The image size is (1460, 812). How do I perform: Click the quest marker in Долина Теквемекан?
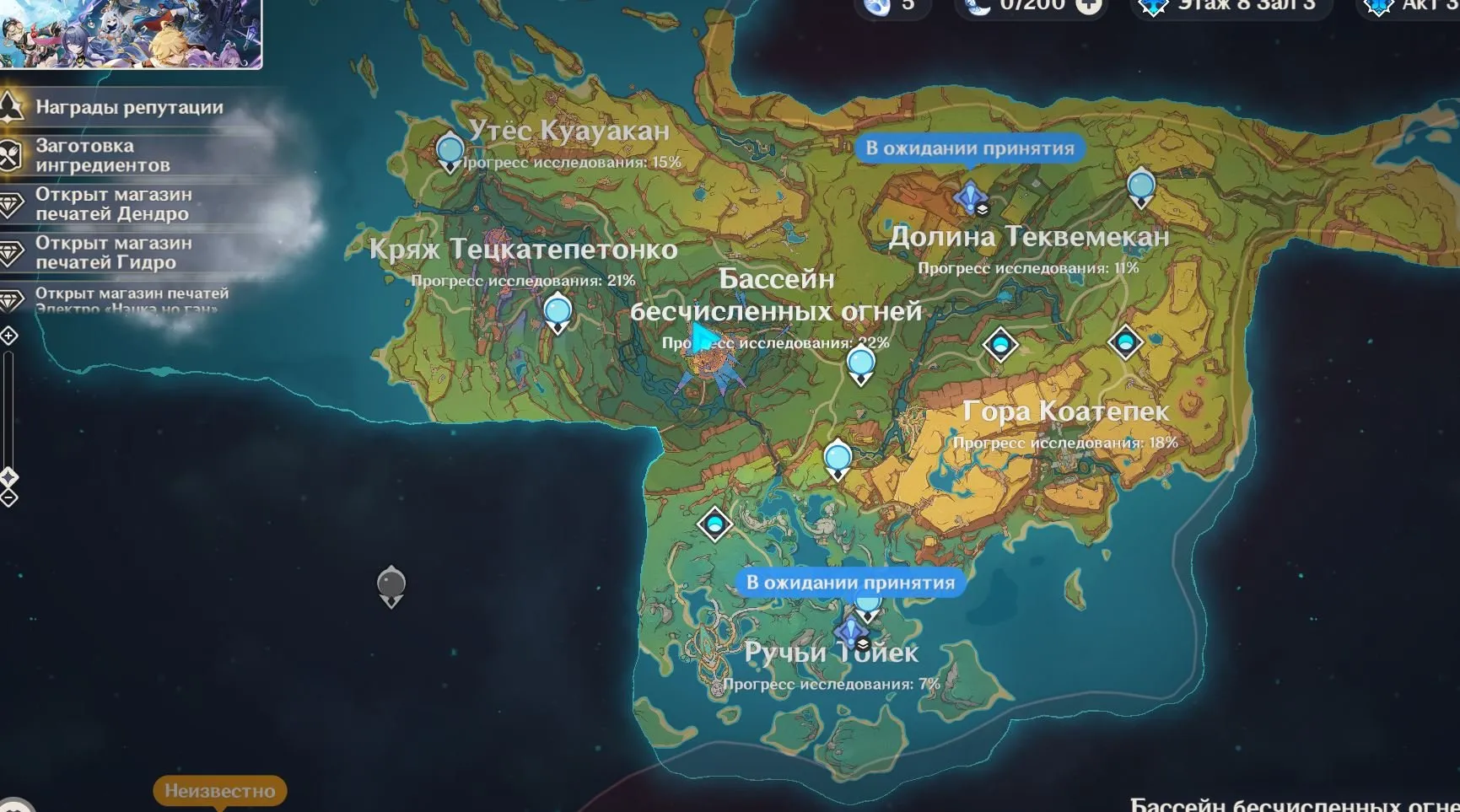coord(971,198)
